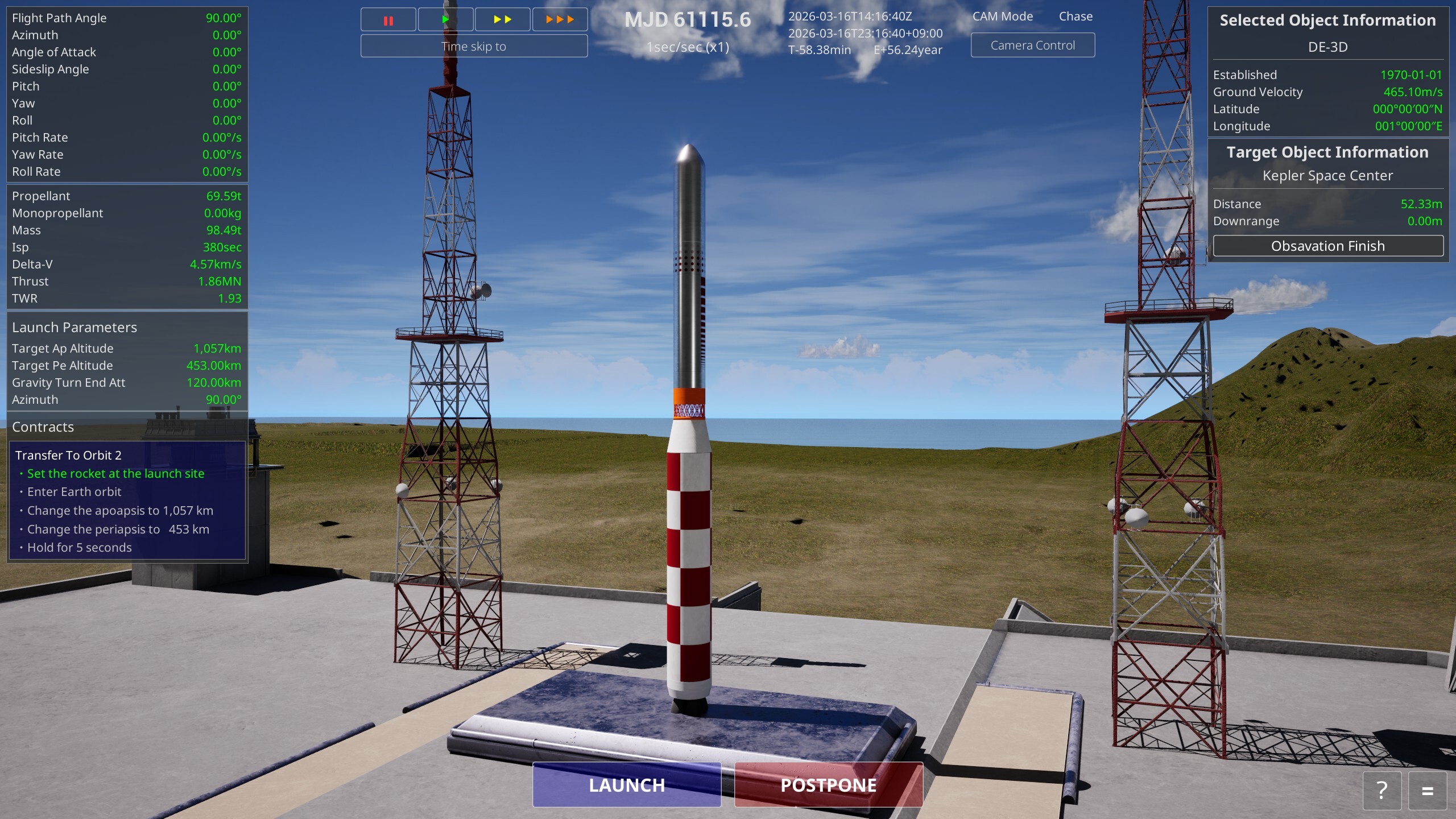Open the Time skip to option

tap(474, 47)
